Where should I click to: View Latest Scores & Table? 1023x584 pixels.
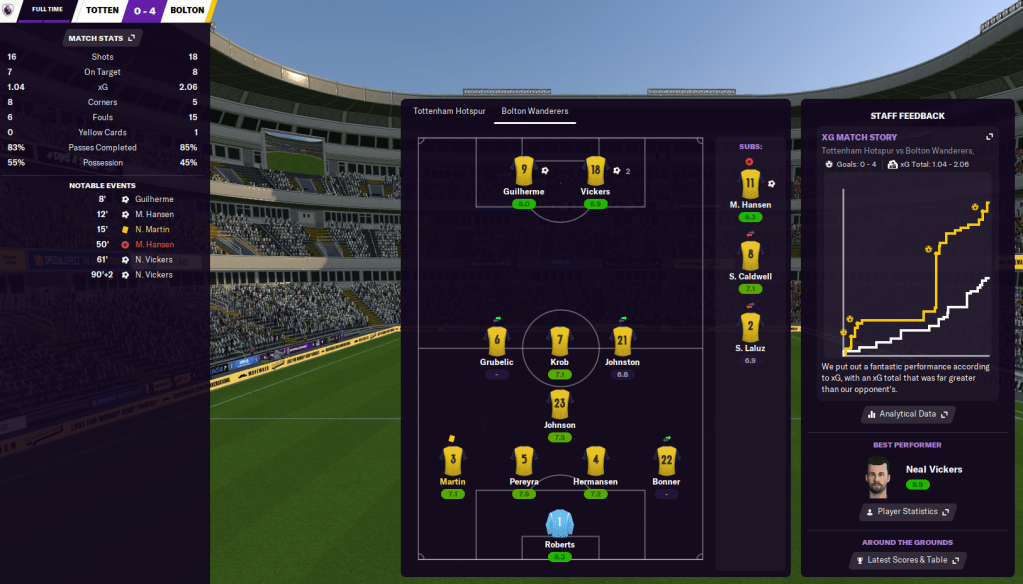(907, 560)
